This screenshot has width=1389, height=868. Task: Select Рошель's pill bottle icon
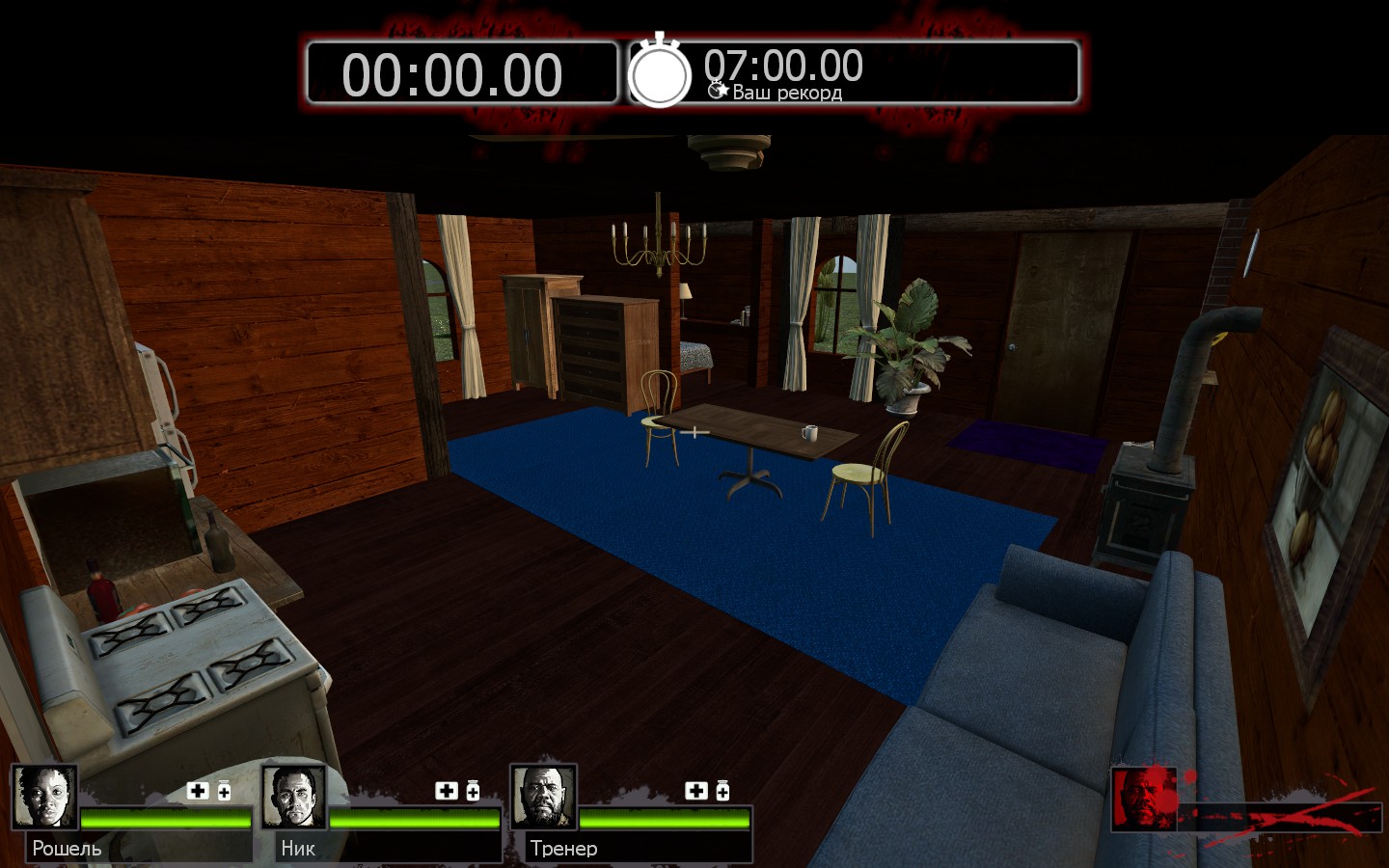pyautogui.click(x=224, y=791)
